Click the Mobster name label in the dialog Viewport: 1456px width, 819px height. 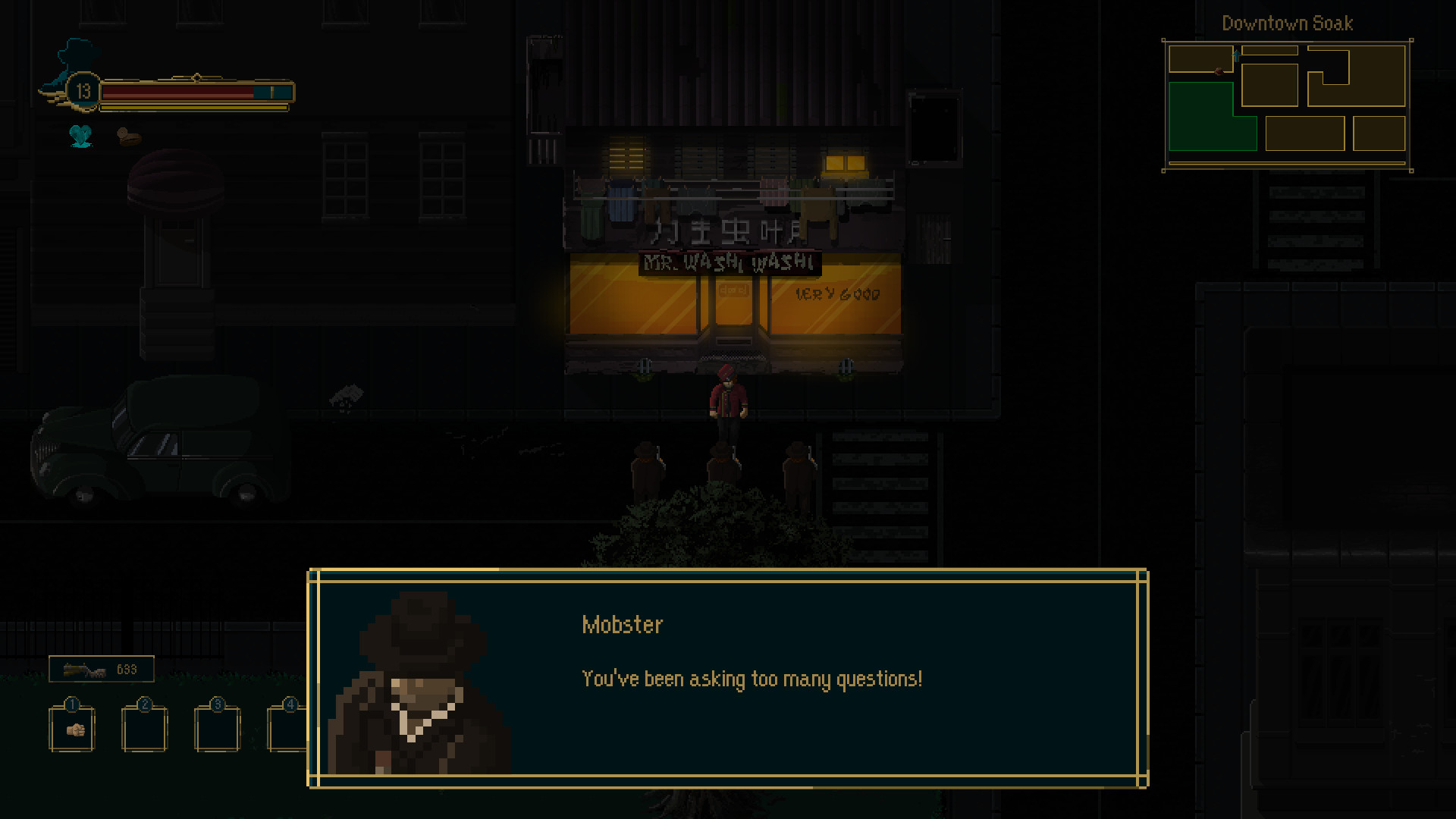tap(623, 624)
